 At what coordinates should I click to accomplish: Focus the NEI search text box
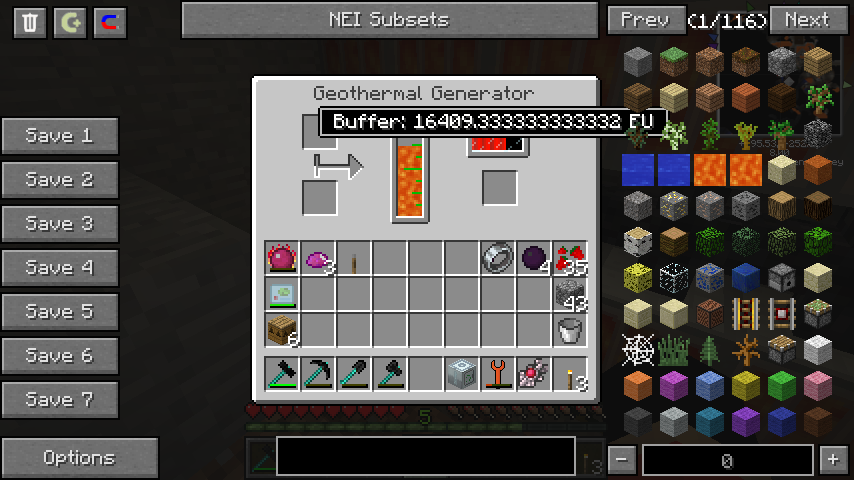pos(425,456)
